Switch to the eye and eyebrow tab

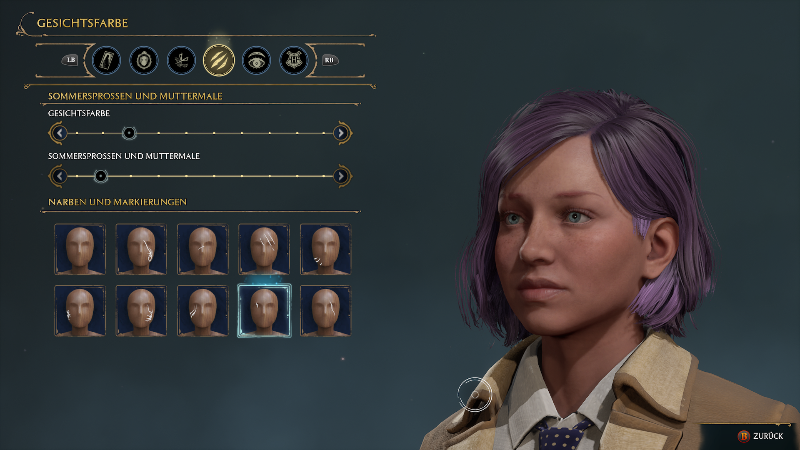click(257, 60)
